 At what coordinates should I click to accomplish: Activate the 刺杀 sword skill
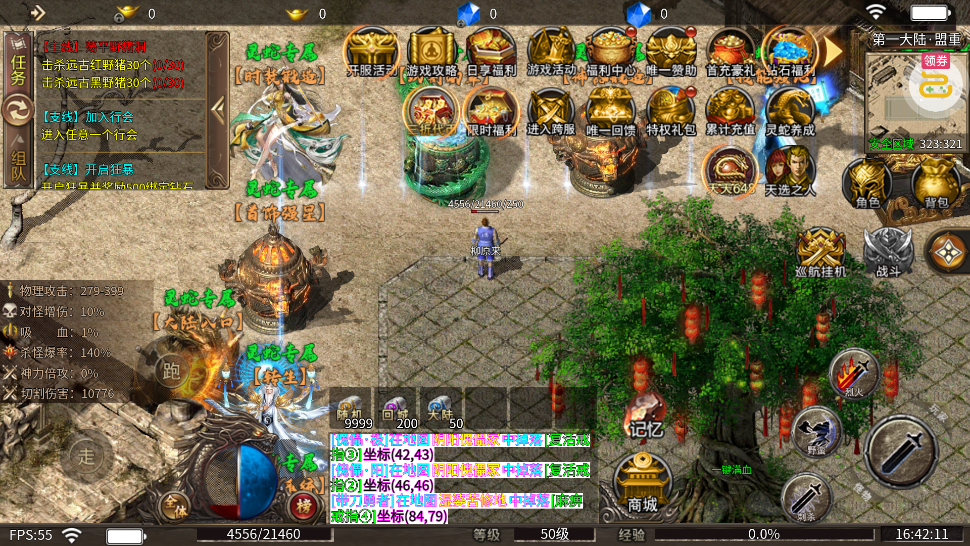[x=806, y=496]
